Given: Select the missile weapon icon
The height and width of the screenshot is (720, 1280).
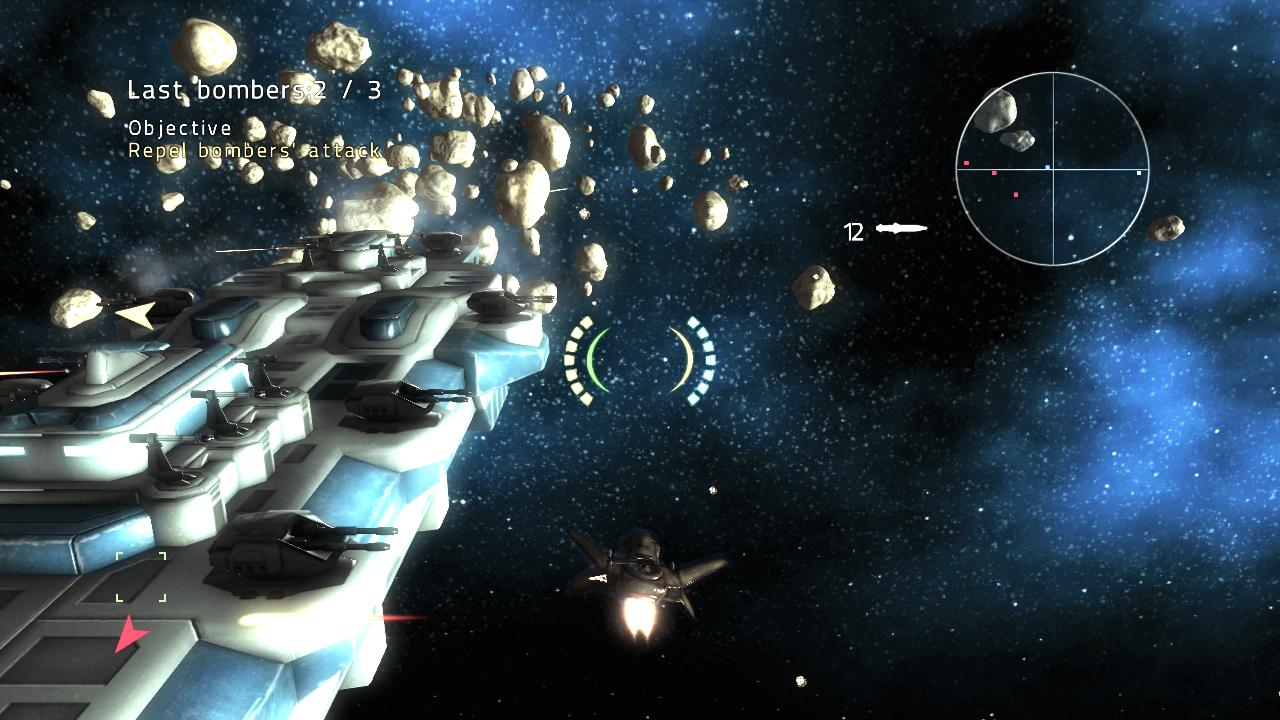Looking at the screenshot, I should pyautogui.click(x=900, y=229).
